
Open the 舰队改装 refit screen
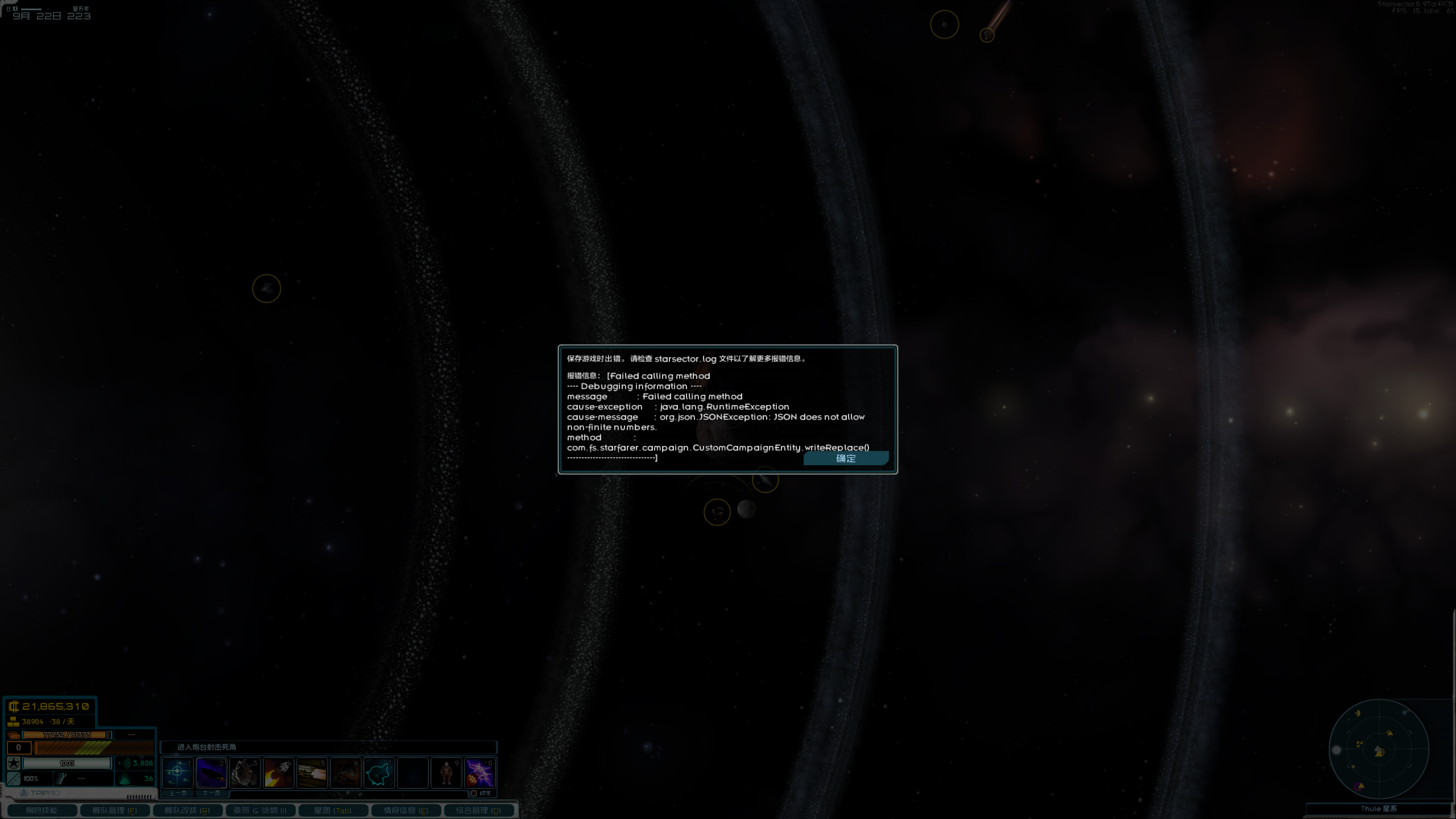click(x=187, y=810)
